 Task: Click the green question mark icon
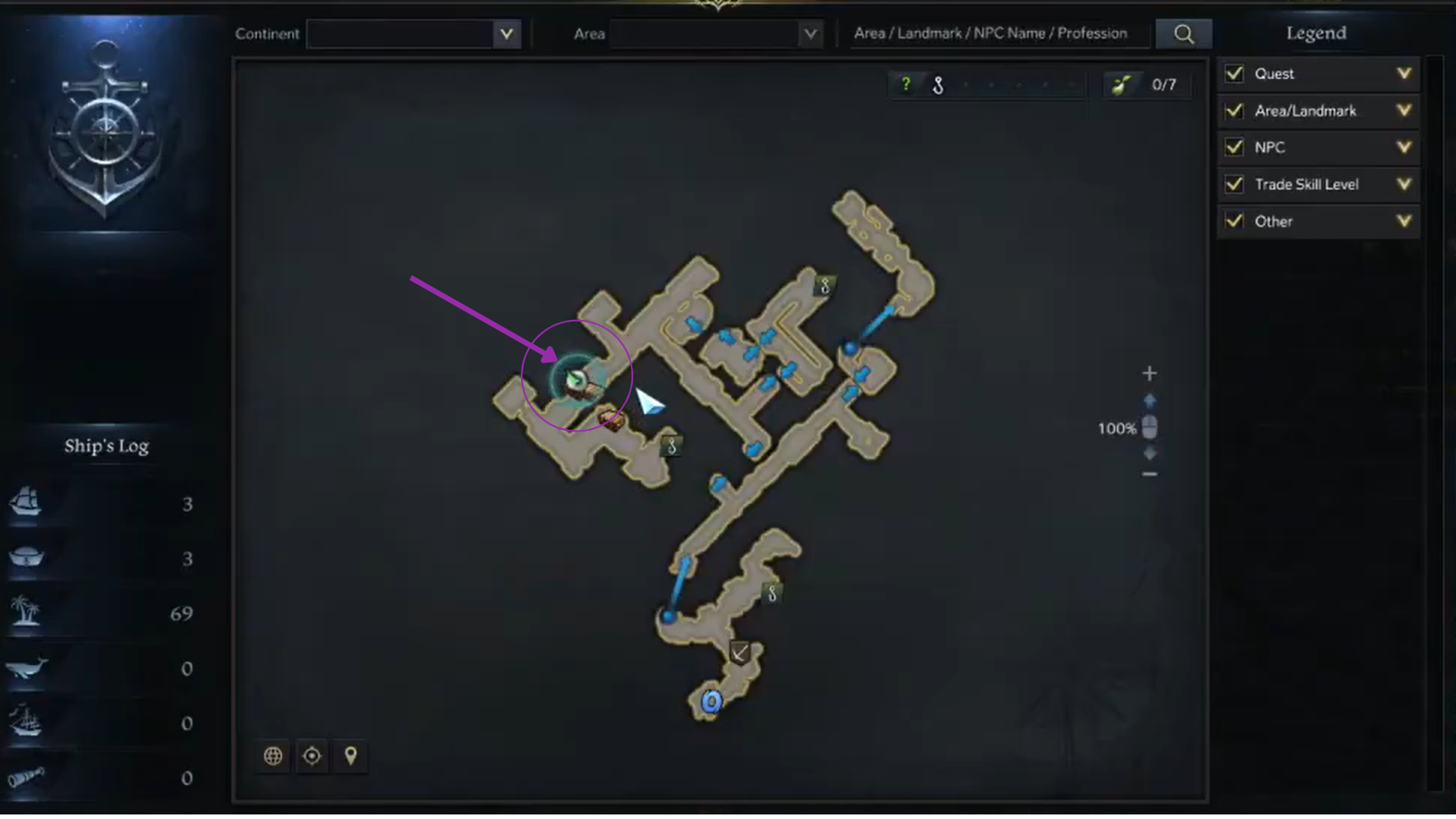[908, 84]
